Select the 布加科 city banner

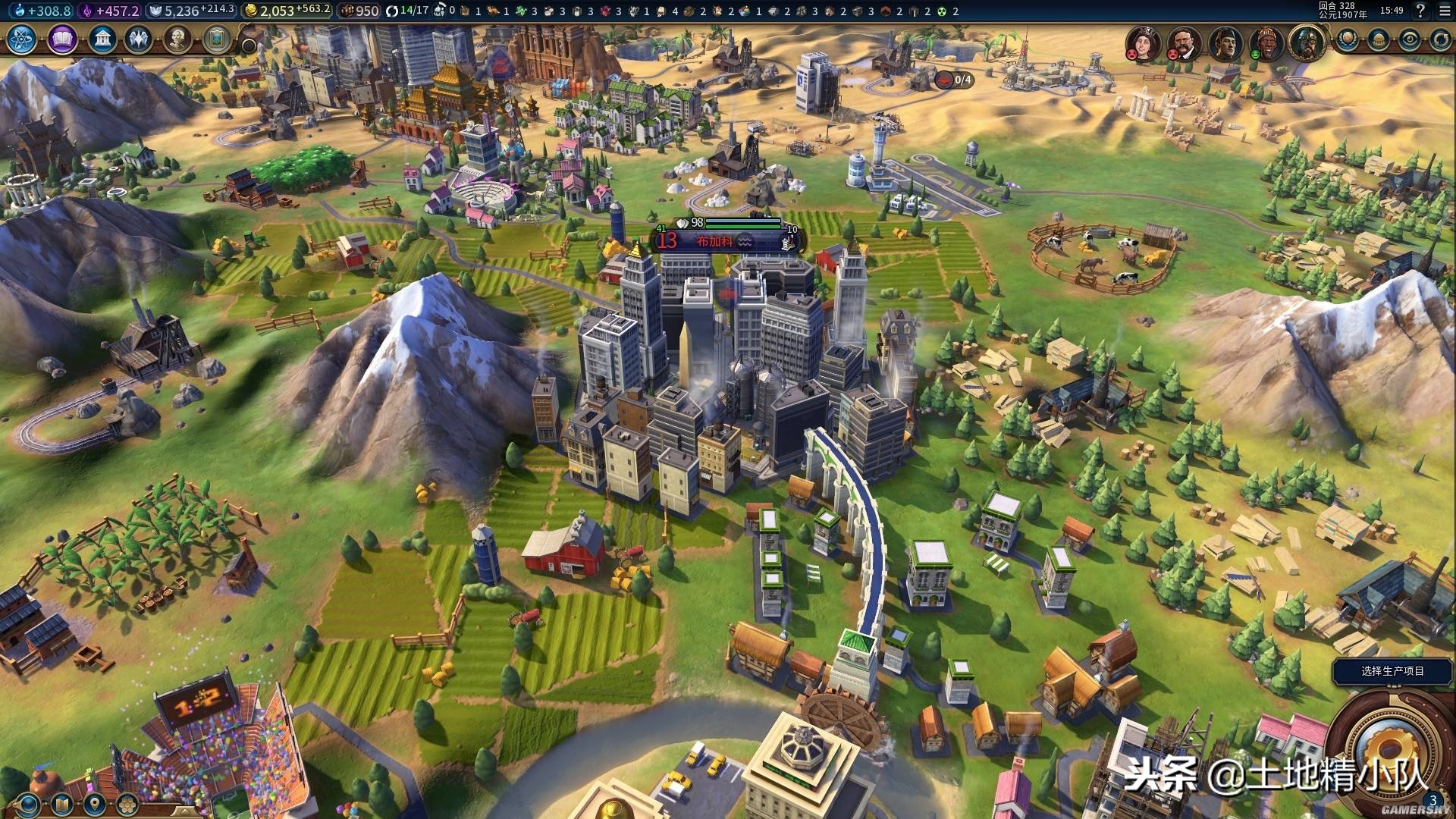pos(715,241)
